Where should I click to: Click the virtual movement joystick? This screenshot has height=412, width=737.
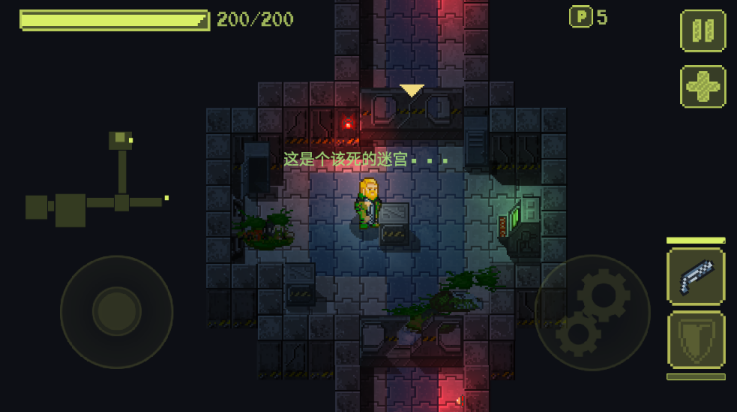116,312
